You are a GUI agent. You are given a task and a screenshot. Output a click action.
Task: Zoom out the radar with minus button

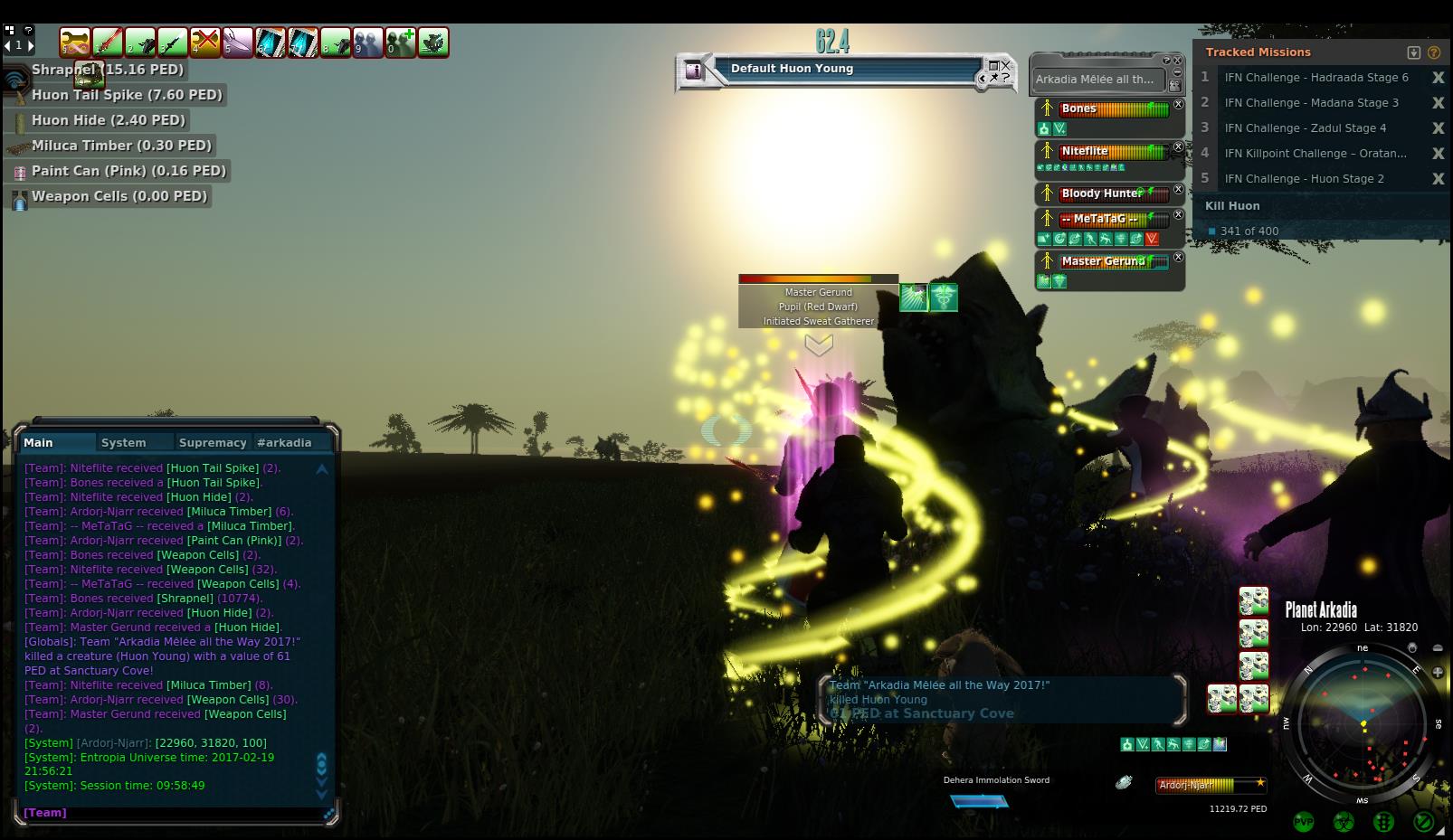coord(1438,648)
